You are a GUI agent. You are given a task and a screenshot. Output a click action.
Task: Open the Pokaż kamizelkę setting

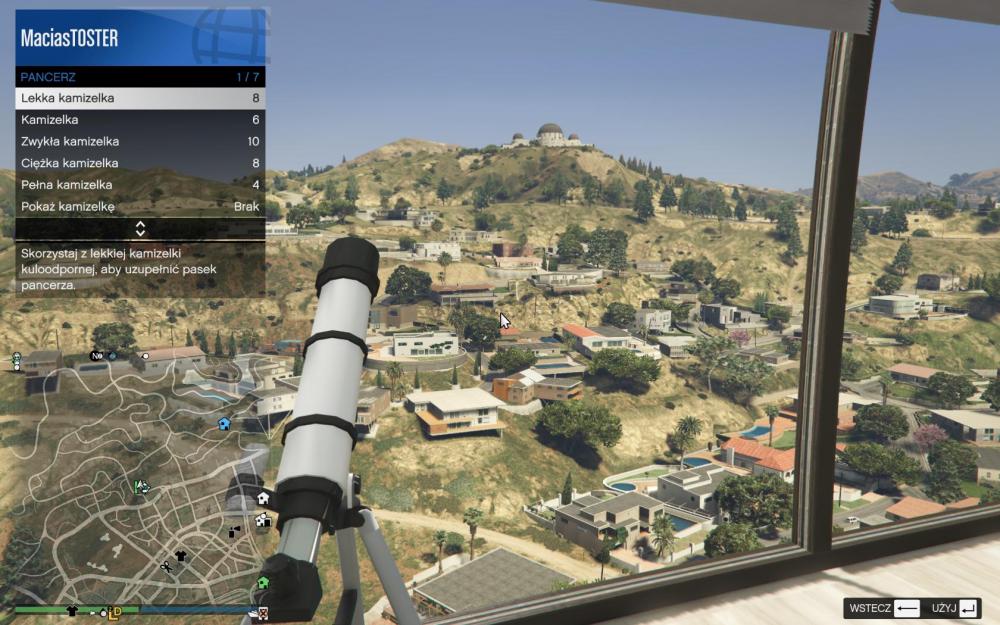[x=140, y=207]
